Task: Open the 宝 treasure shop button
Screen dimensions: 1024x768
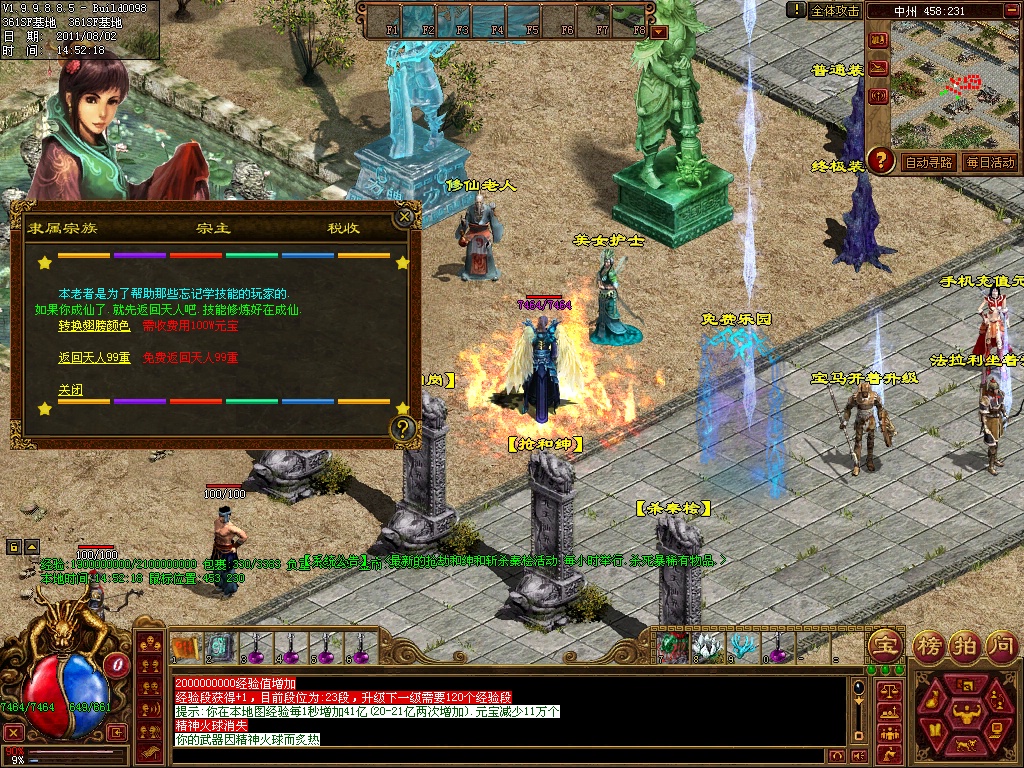Action: coord(884,645)
